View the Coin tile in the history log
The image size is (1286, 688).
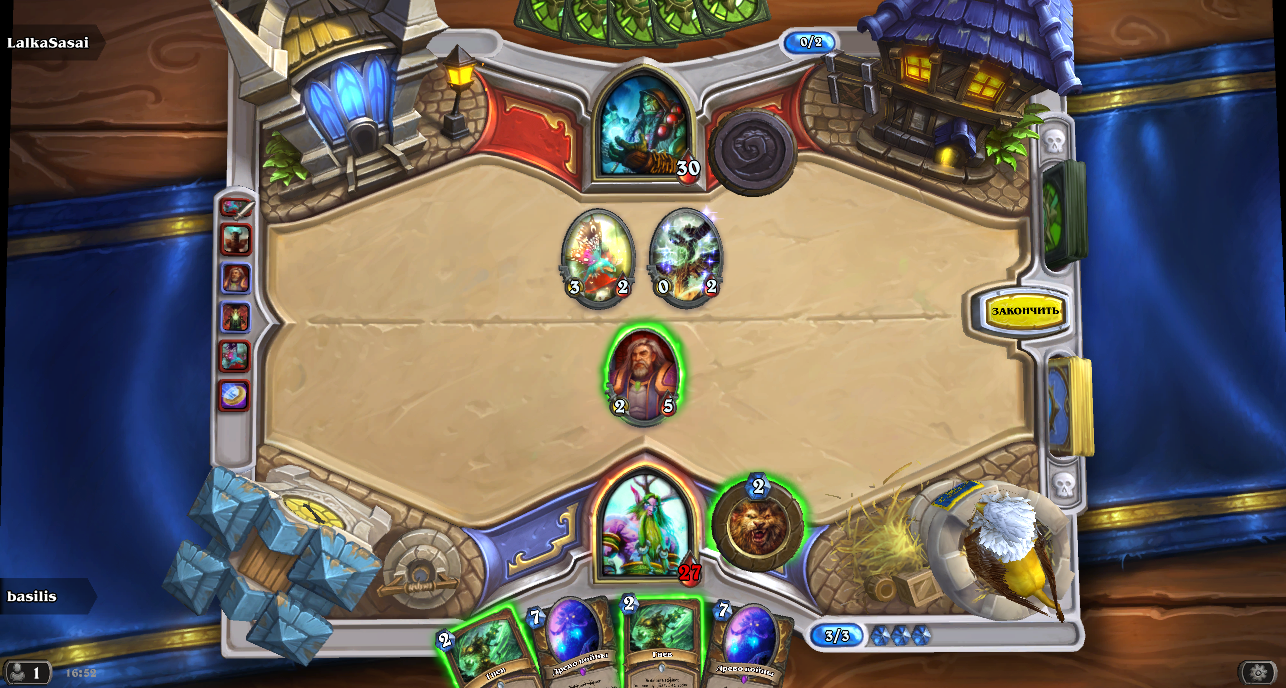pyautogui.click(x=235, y=395)
